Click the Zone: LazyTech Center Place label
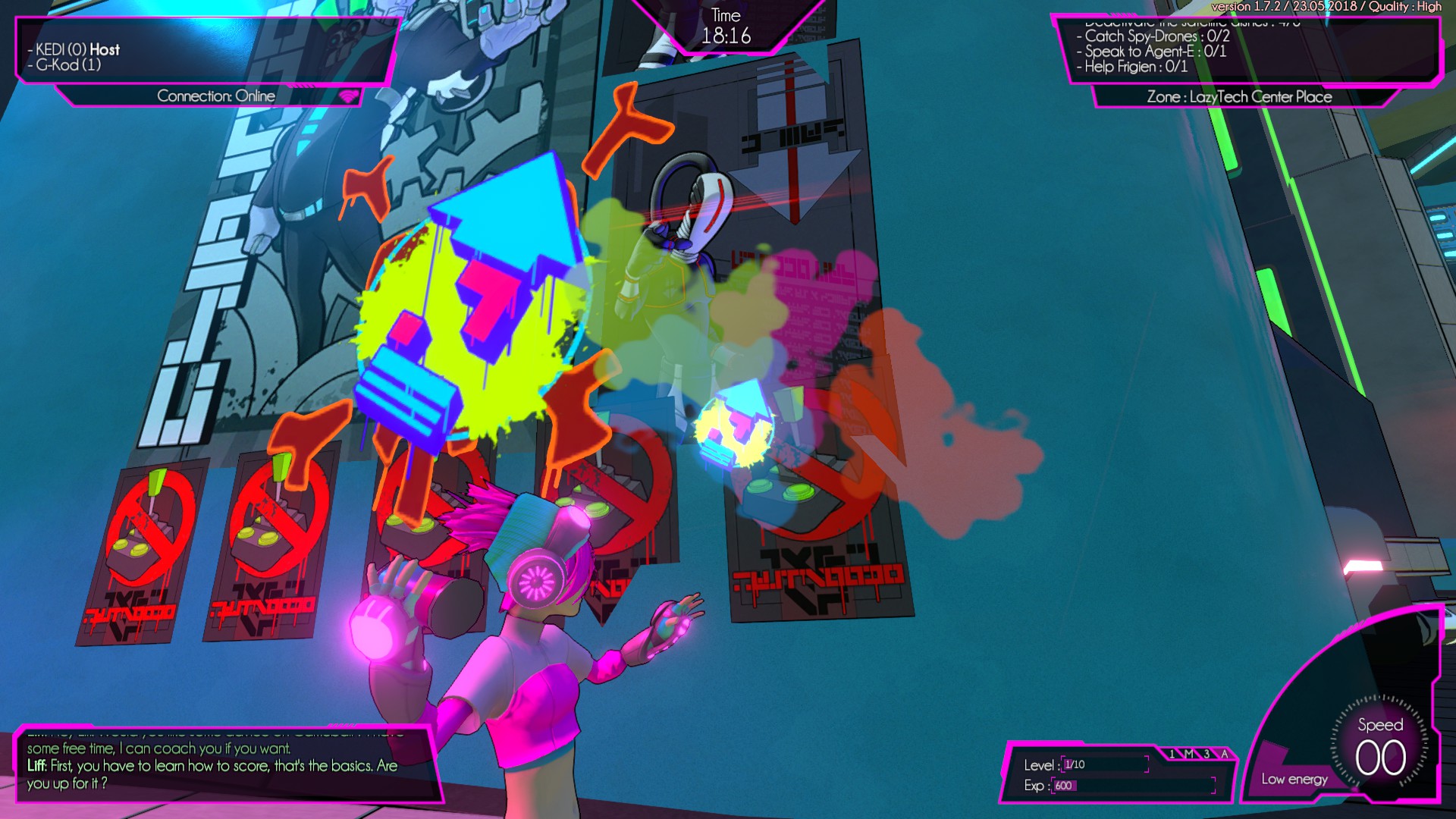 pos(1239,97)
